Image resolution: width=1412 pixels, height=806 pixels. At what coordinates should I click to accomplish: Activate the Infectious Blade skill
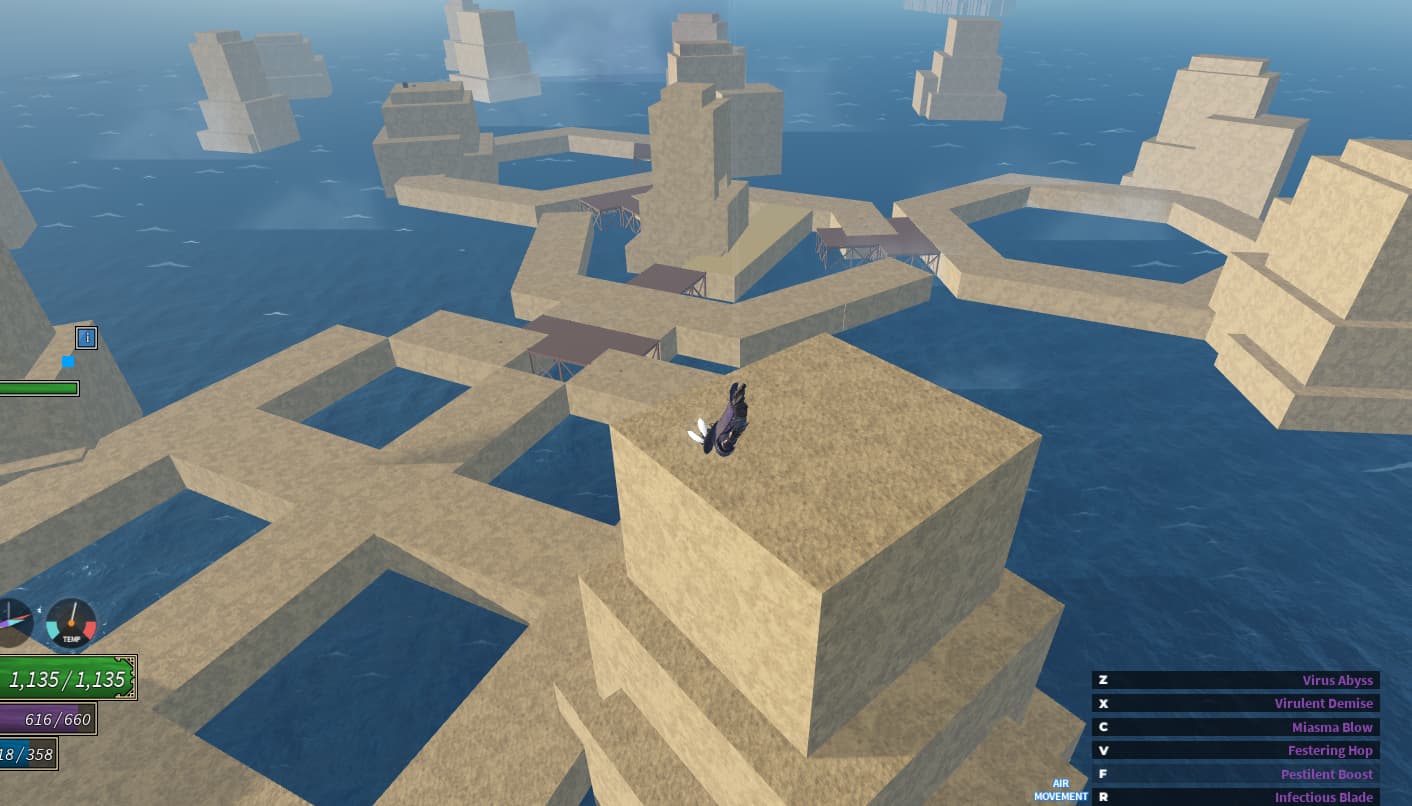[1236, 797]
